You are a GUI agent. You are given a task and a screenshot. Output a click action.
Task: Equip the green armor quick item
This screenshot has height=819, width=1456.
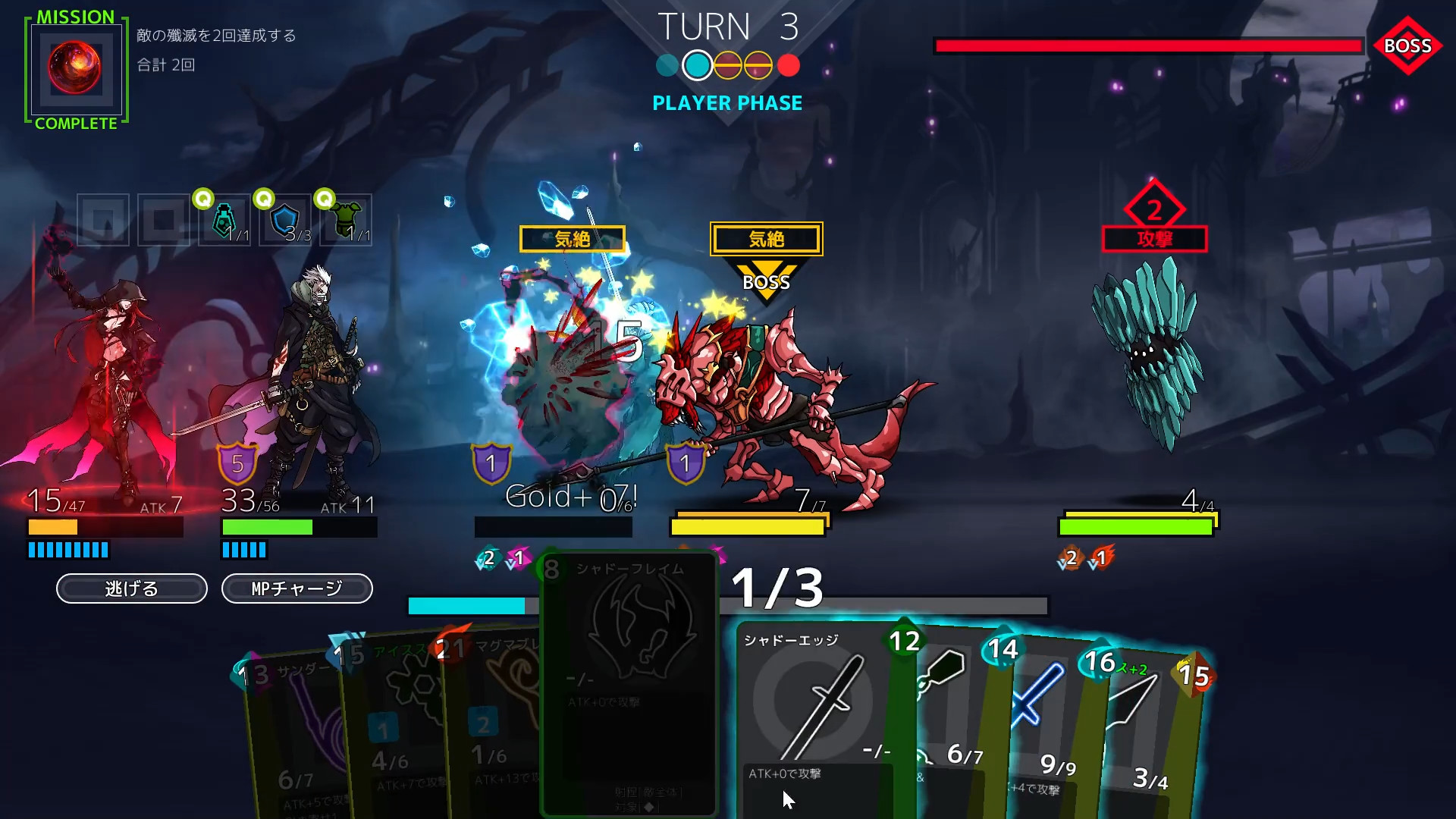pos(344,220)
